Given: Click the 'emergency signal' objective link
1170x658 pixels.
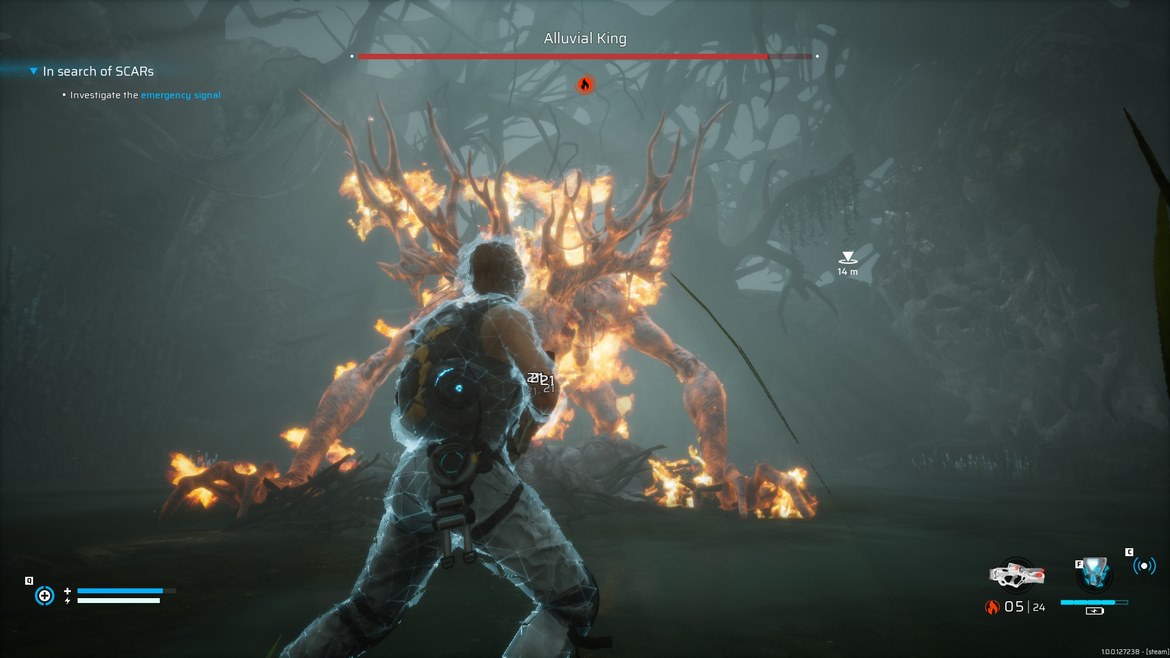Looking at the screenshot, I should tap(180, 95).
